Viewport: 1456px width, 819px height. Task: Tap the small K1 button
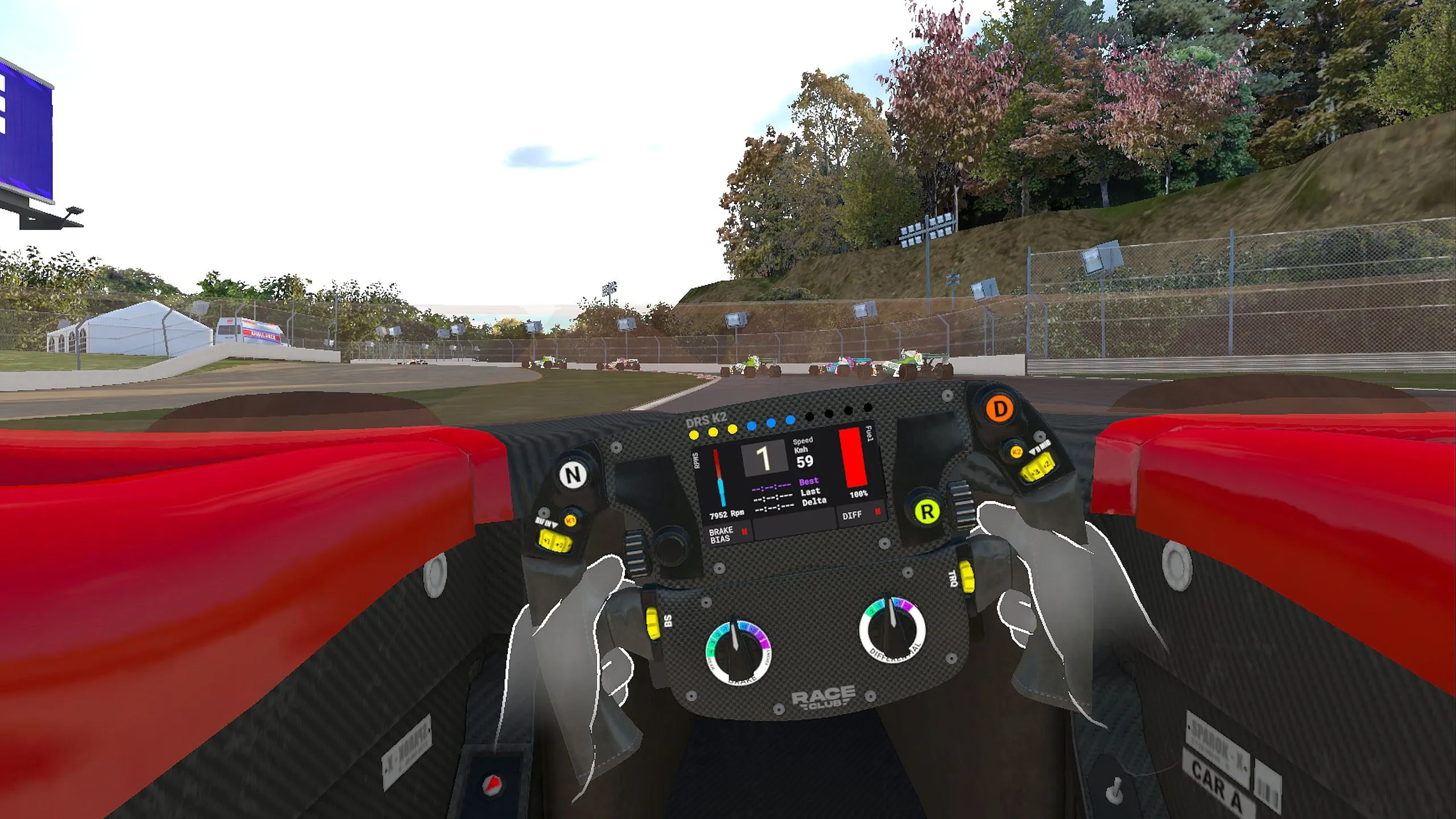coord(570,520)
